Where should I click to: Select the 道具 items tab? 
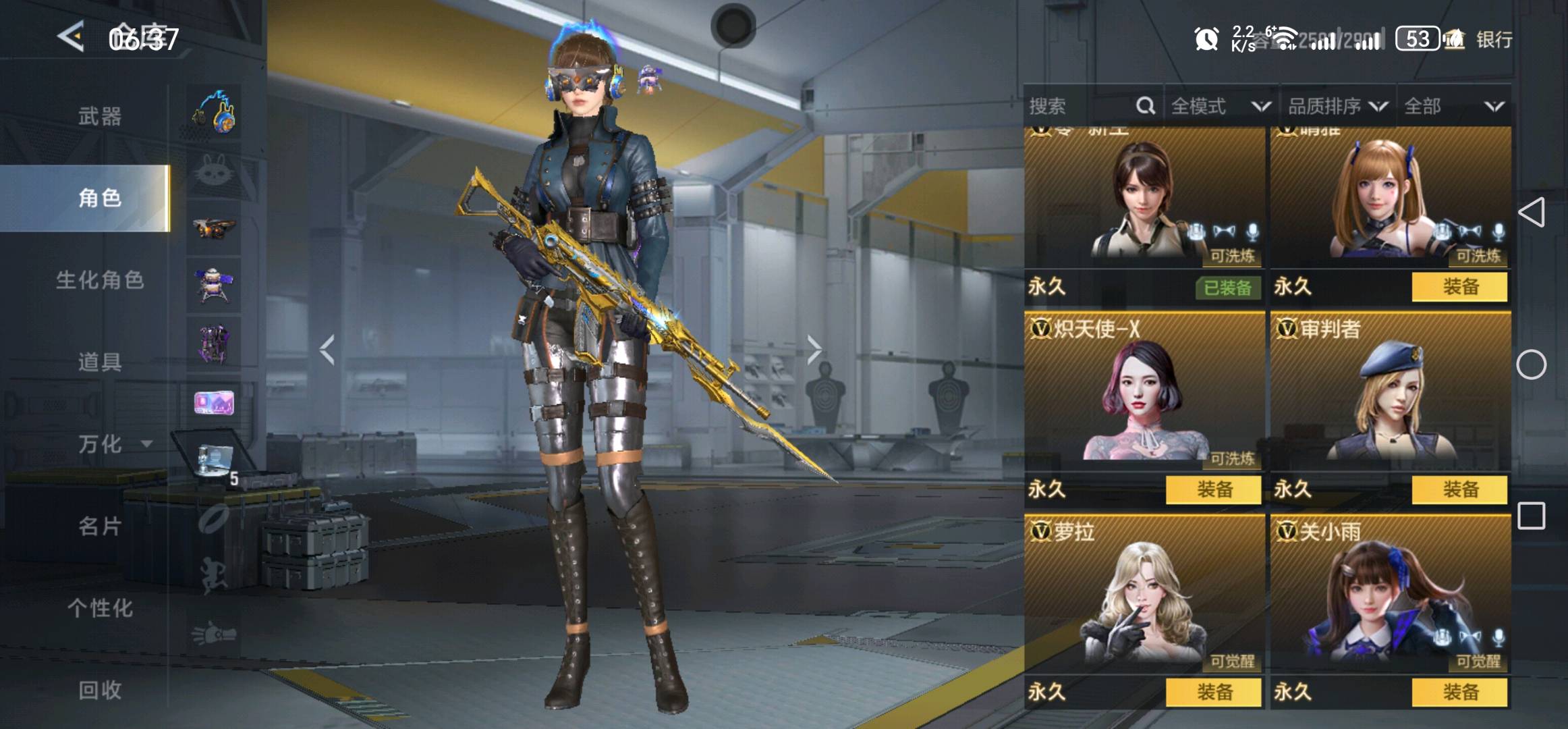[100, 362]
